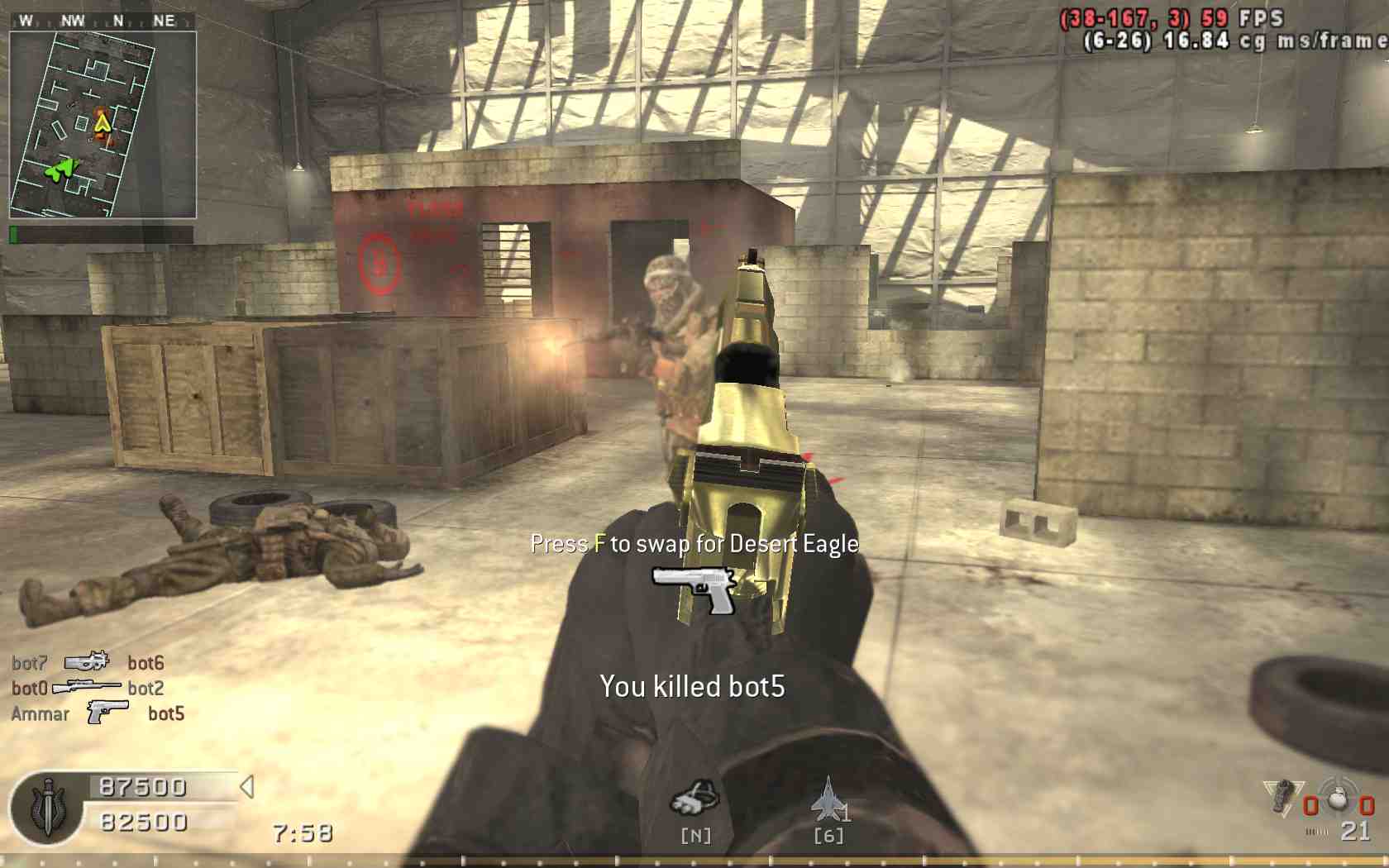Activate the night vision goggles icon
1389x868 pixels.
point(694,799)
